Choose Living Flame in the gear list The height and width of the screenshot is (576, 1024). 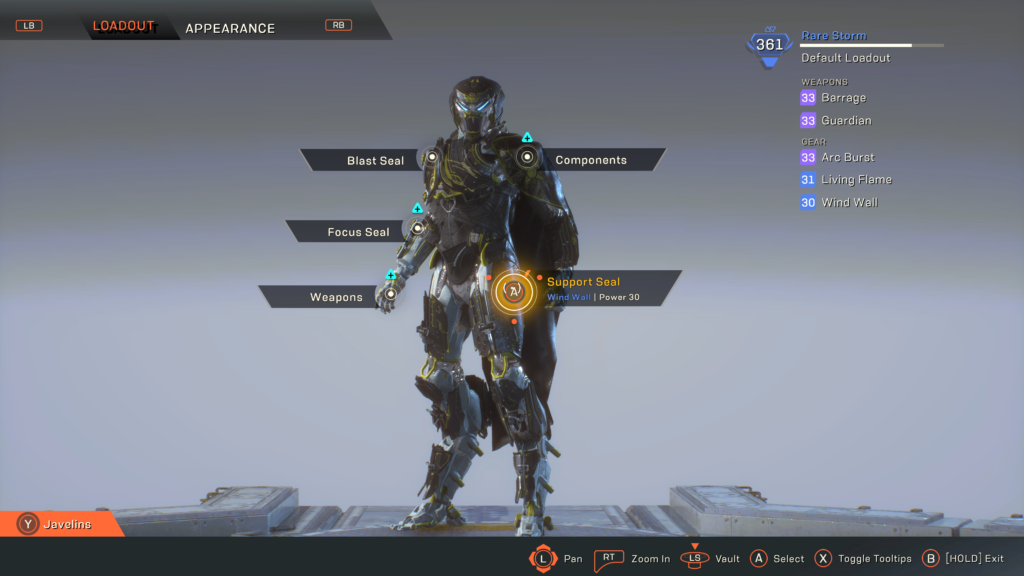[x=856, y=180]
